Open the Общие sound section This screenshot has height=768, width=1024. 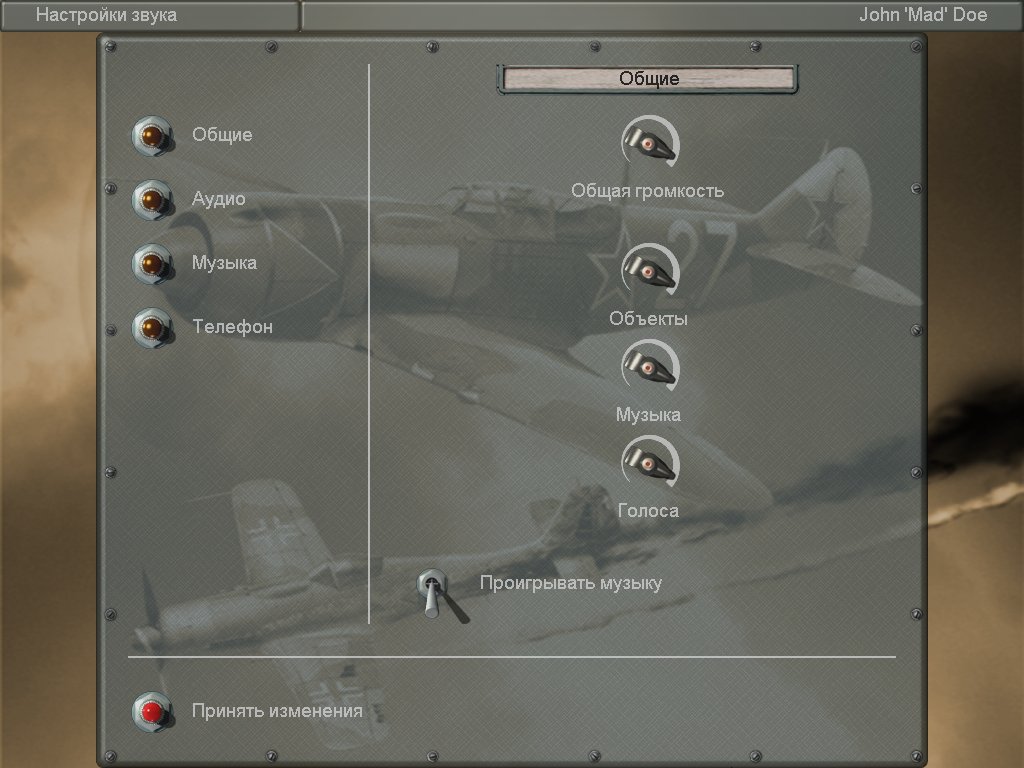click(152, 136)
